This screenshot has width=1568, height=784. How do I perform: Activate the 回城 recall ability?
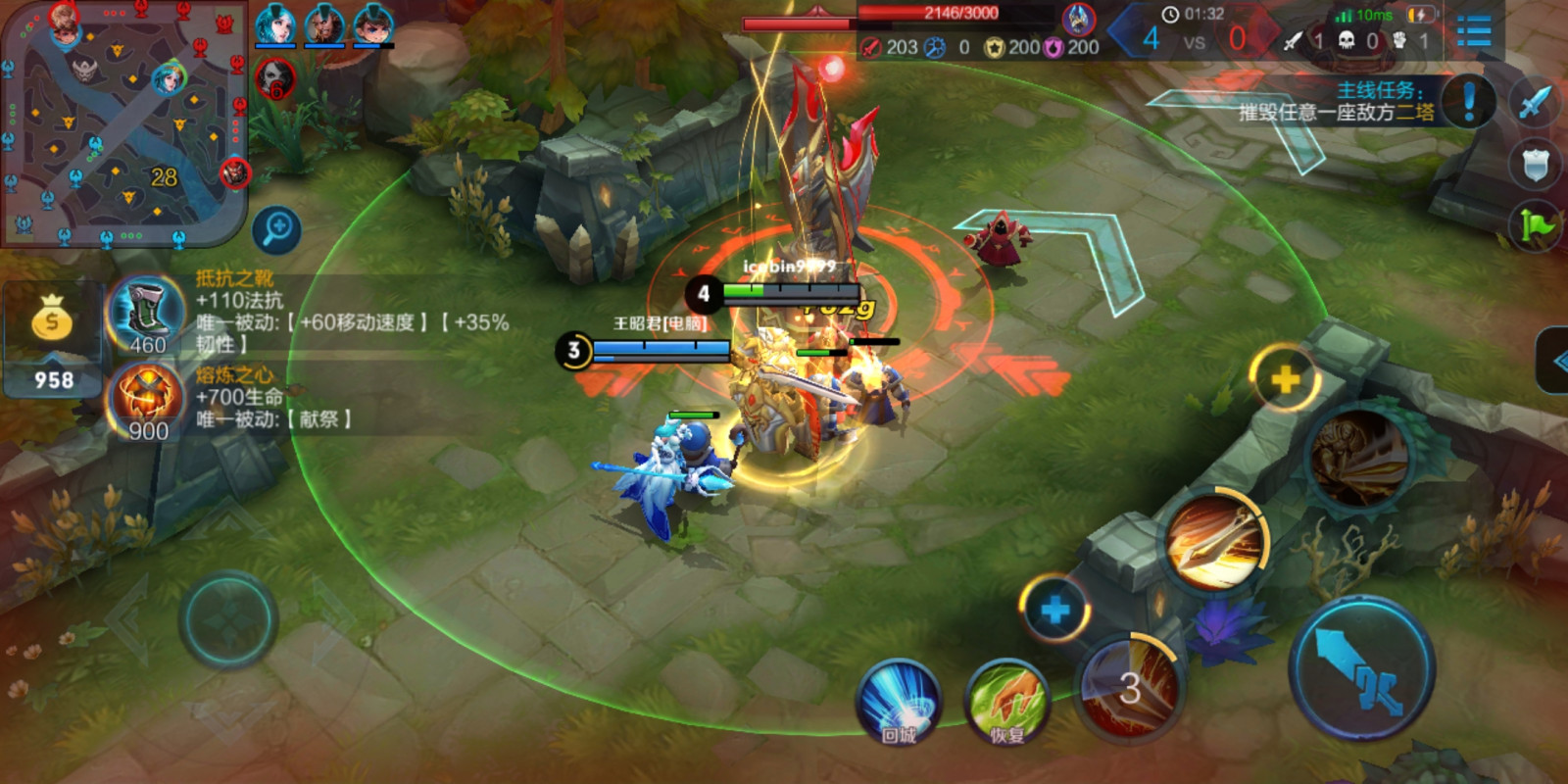[x=898, y=699]
